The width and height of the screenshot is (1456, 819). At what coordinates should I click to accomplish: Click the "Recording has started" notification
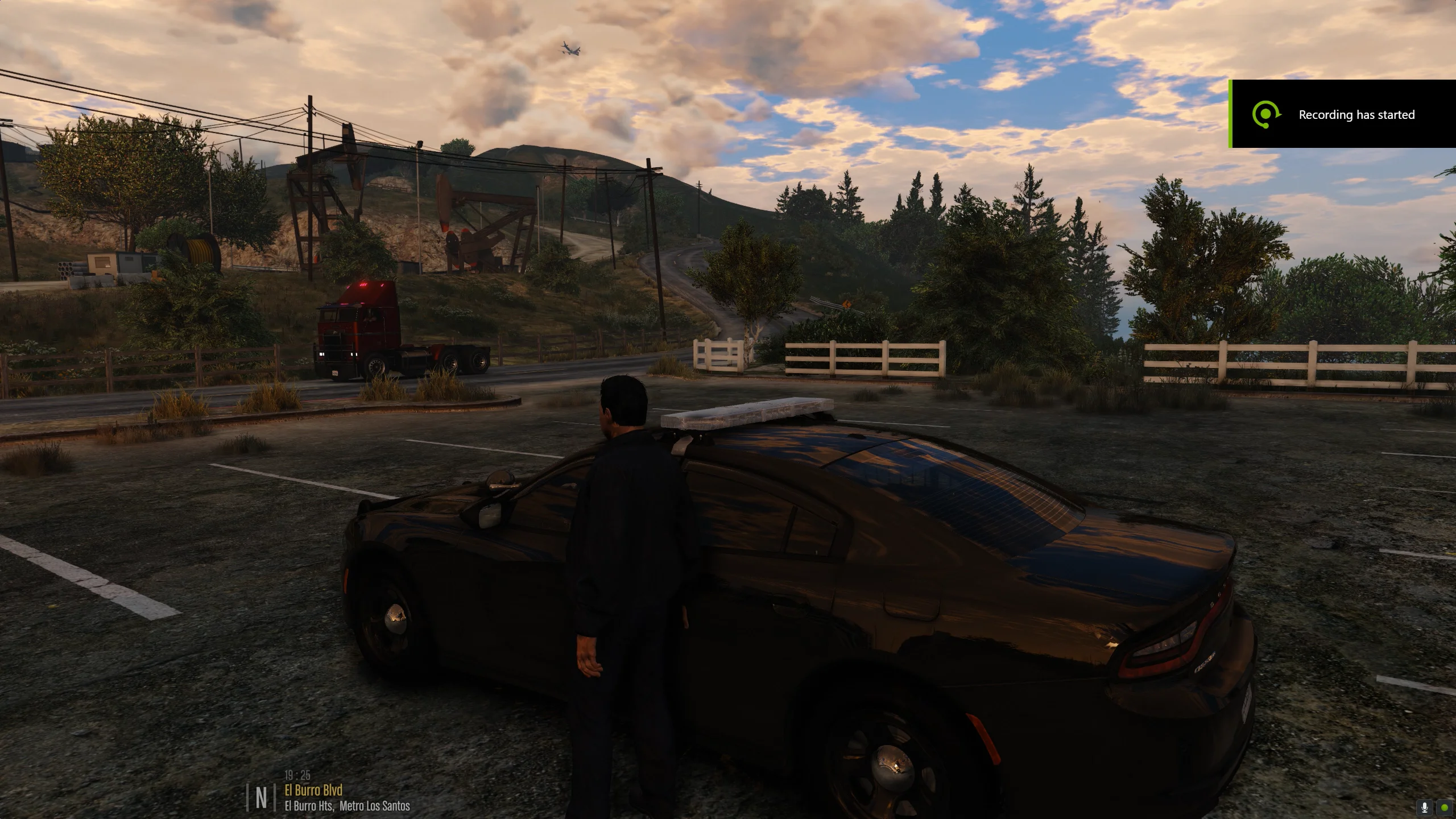click(x=1343, y=114)
